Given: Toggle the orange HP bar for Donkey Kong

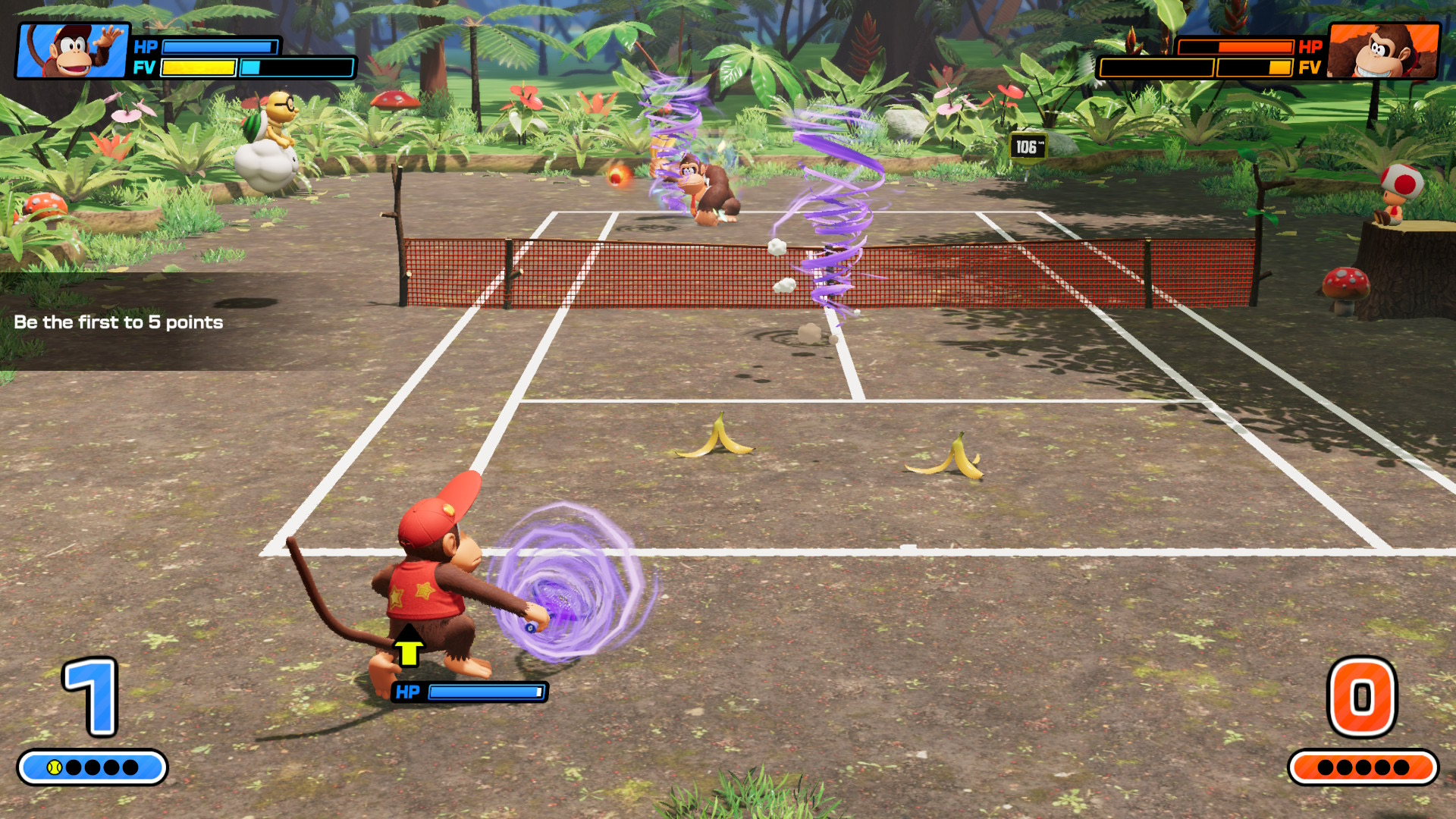Looking at the screenshot, I should click(1236, 47).
